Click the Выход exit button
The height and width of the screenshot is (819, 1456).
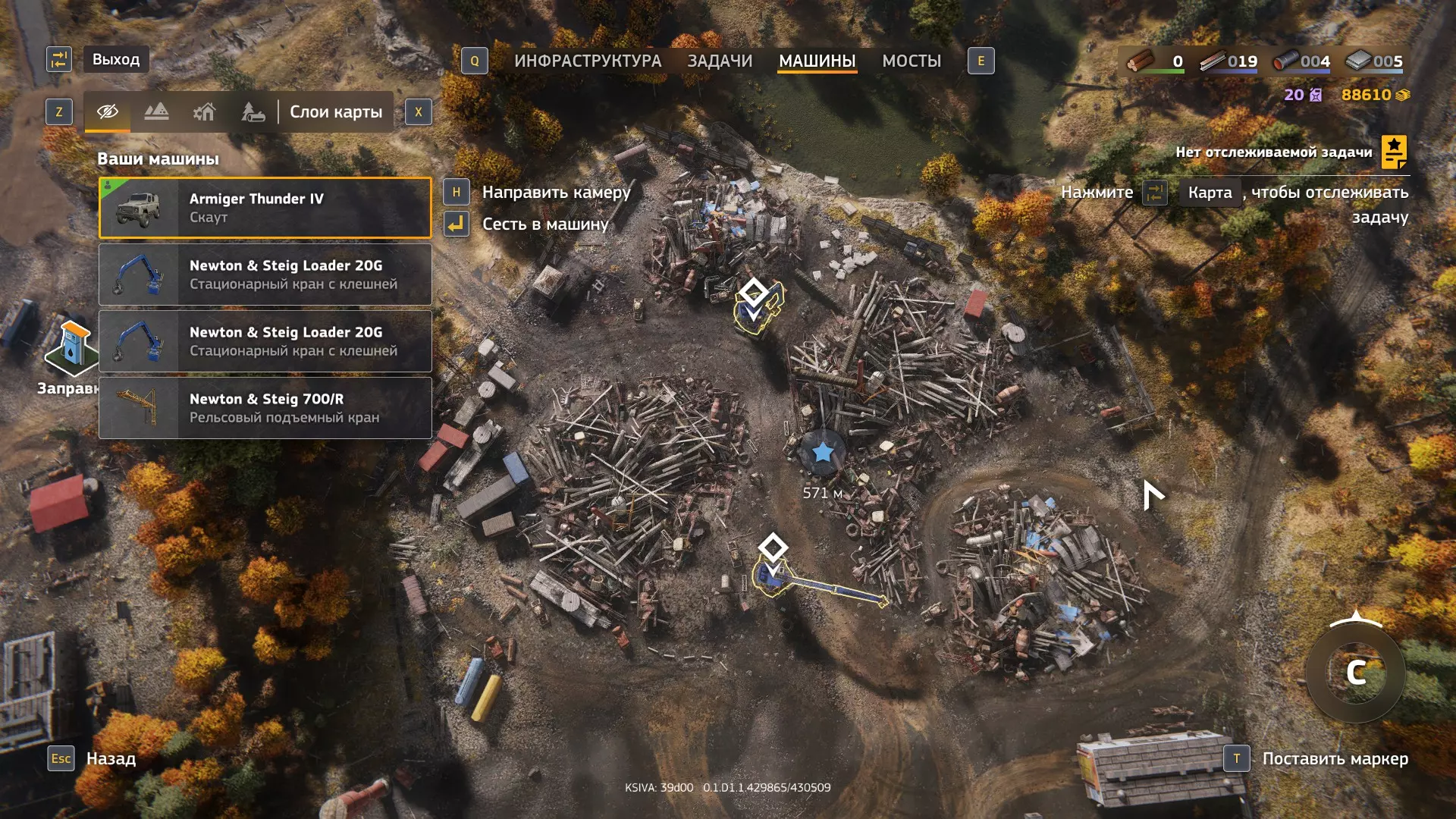pos(115,59)
